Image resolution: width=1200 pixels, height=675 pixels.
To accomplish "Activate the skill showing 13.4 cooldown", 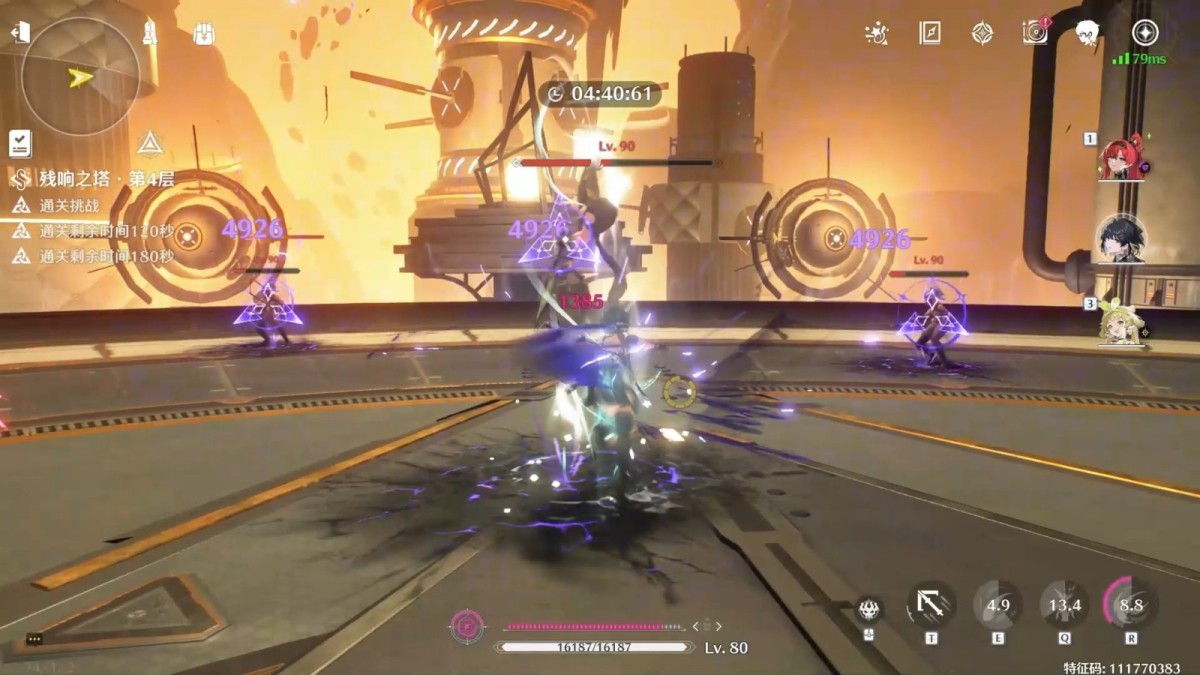I will (1064, 605).
